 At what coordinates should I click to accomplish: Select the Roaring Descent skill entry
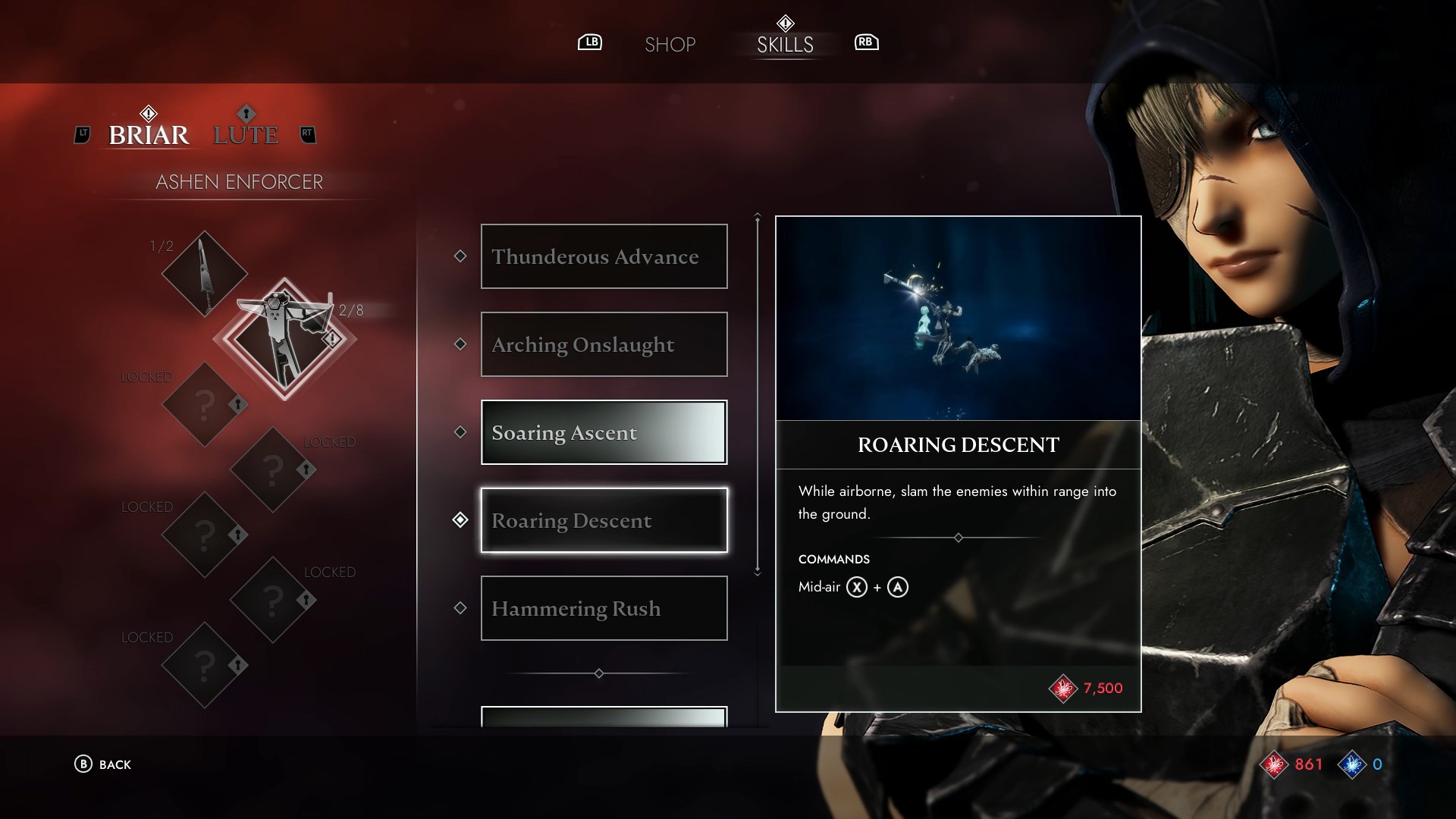tap(604, 520)
